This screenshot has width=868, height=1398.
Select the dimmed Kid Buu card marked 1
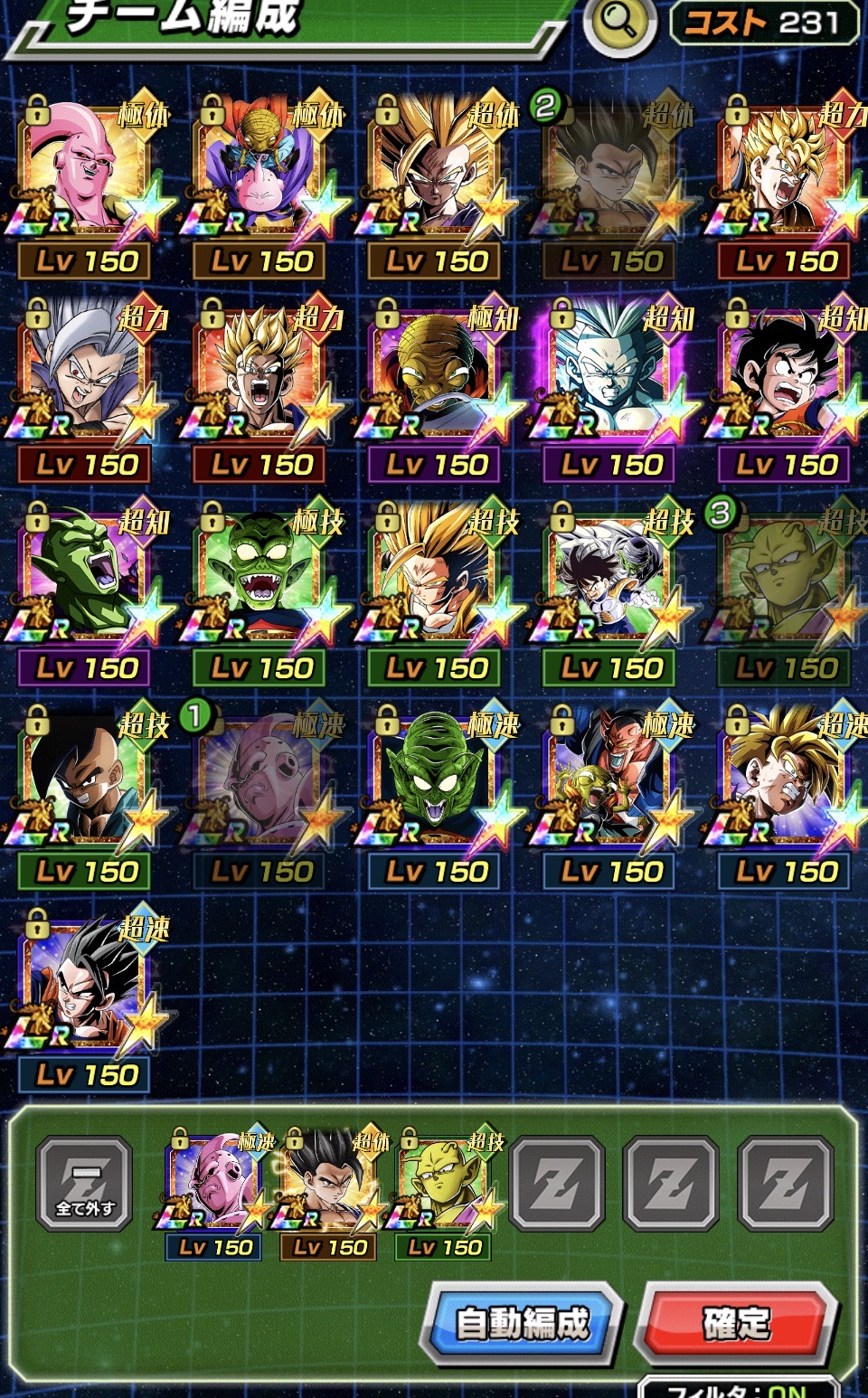tap(260, 782)
